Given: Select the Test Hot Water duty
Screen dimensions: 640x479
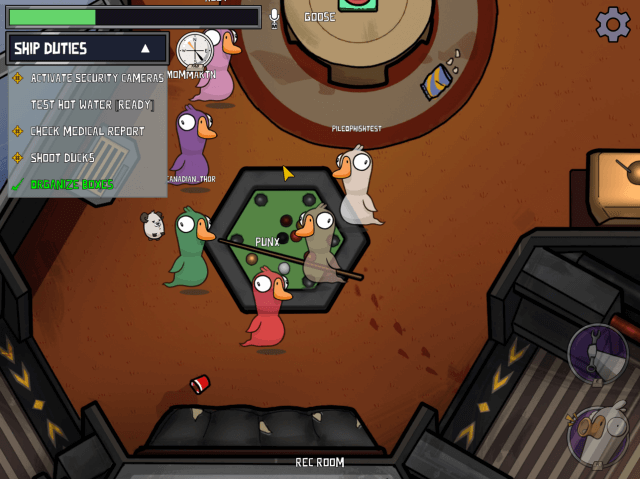Looking at the screenshot, I should [91, 104].
